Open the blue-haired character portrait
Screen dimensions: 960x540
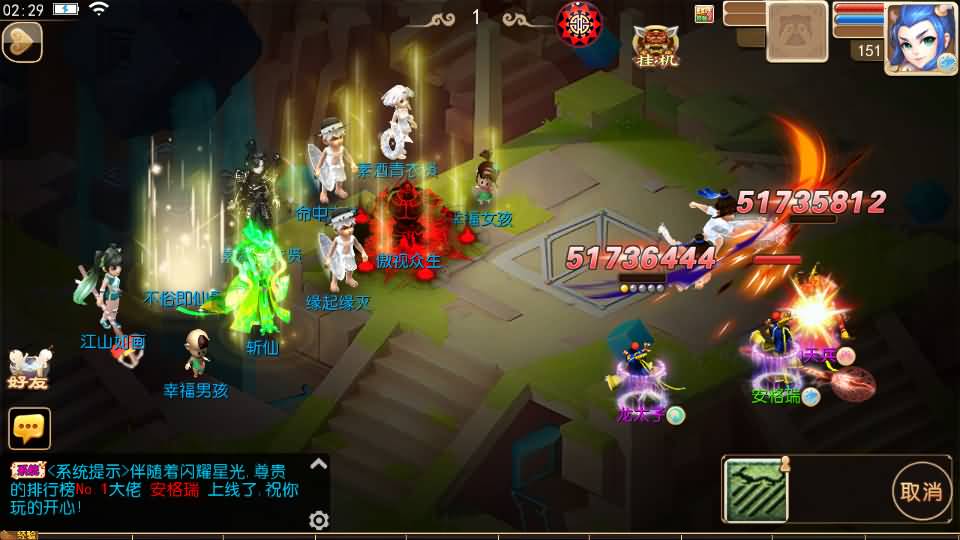pyautogui.click(x=920, y=37)
